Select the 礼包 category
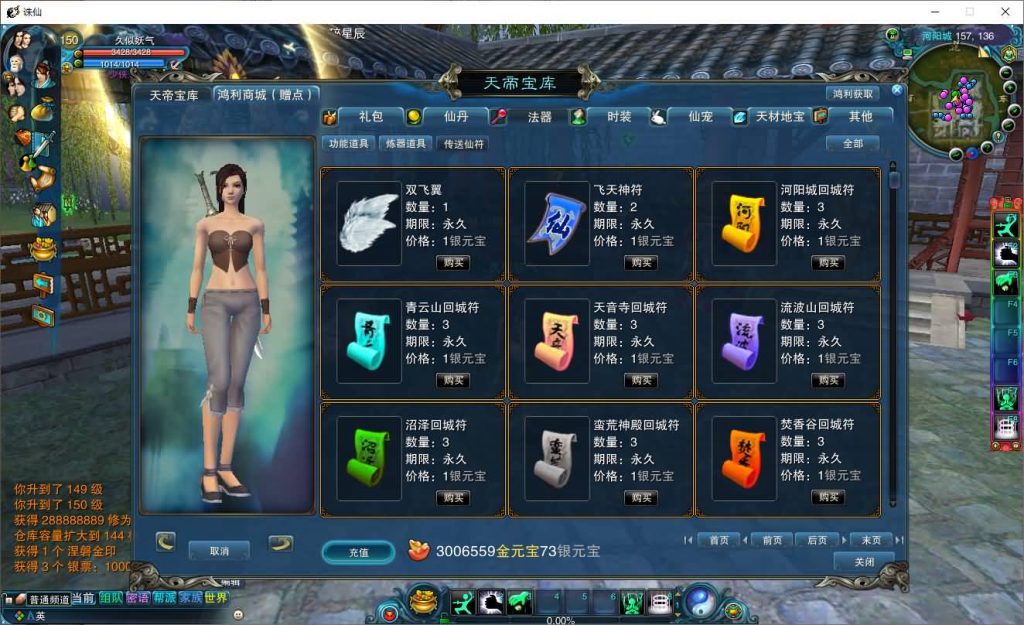 370,117
